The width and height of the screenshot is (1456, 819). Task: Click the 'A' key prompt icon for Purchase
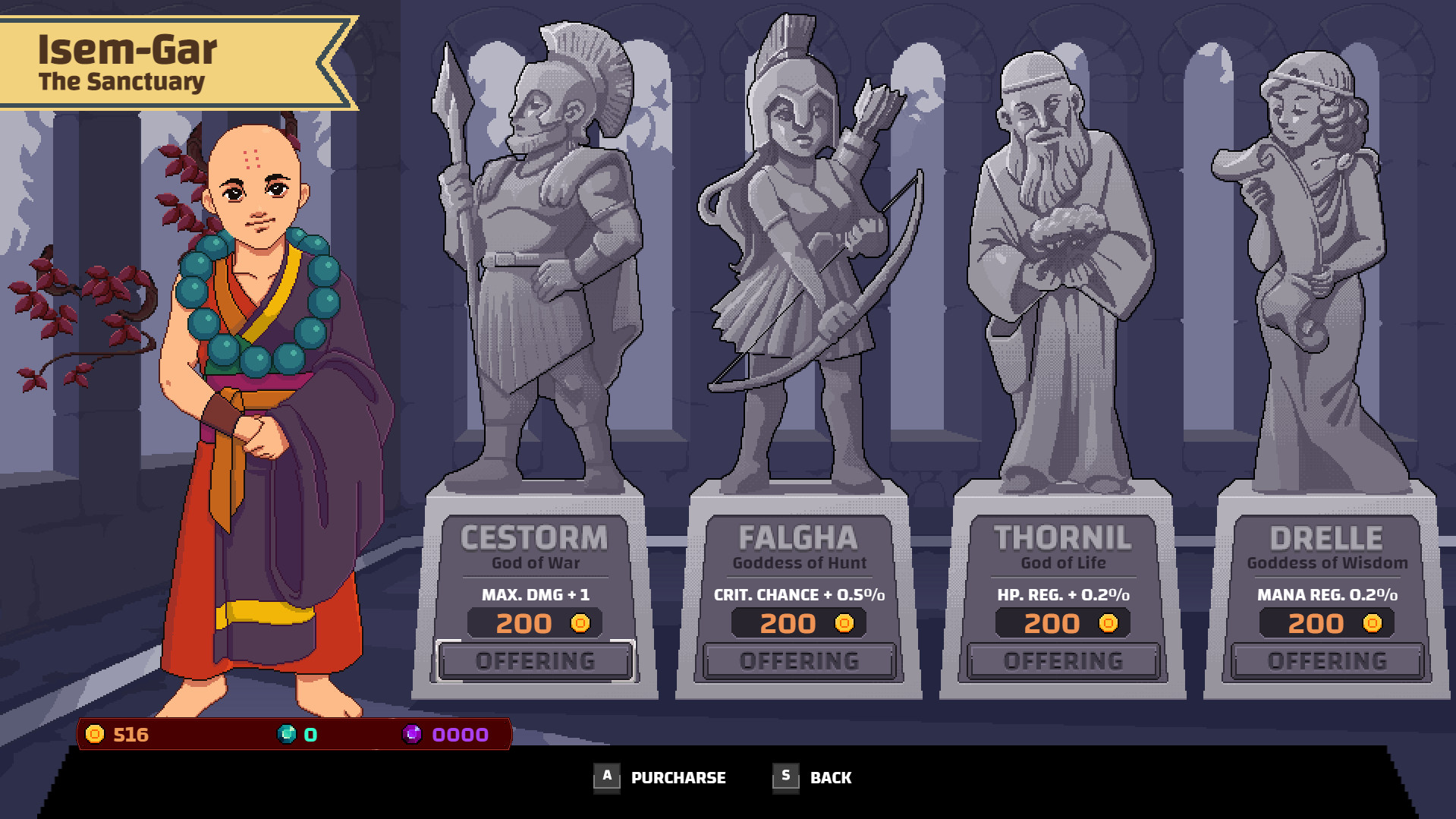(606, 776)
